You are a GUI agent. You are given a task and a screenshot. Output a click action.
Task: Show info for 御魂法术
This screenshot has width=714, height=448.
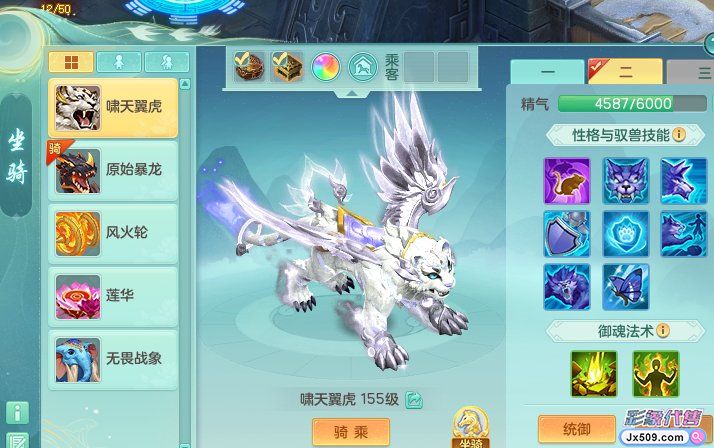click(662, 330)
